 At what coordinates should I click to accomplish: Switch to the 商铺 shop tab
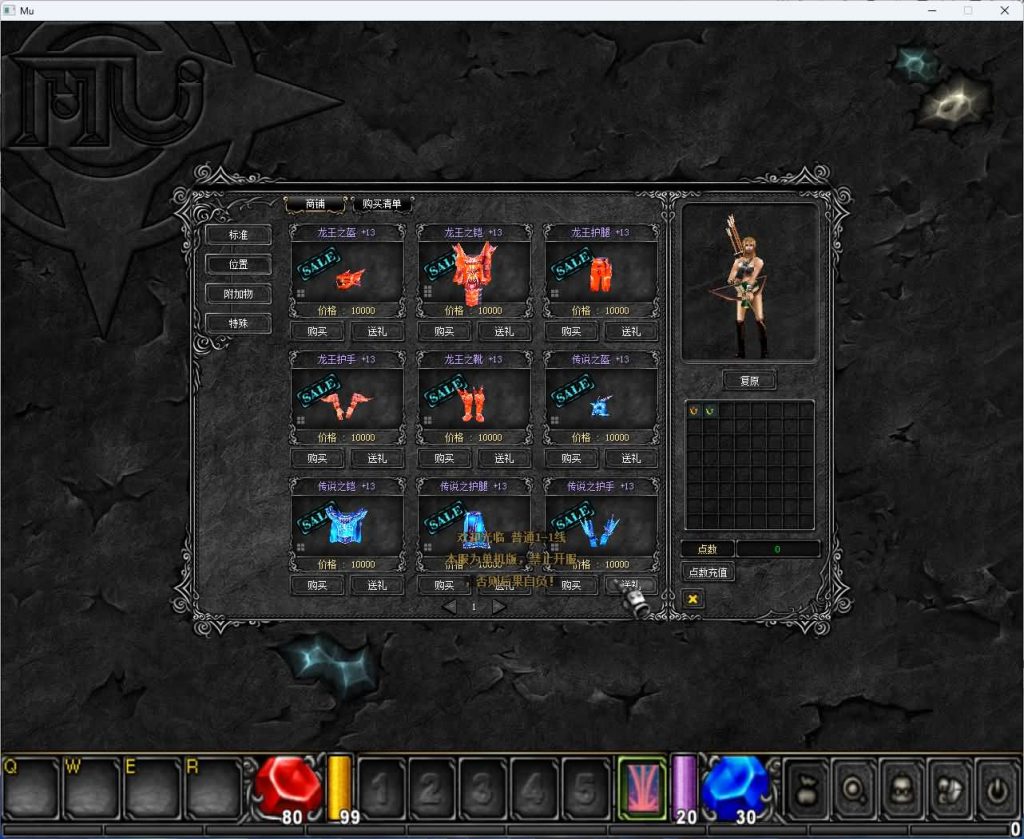tap(315, 204)
